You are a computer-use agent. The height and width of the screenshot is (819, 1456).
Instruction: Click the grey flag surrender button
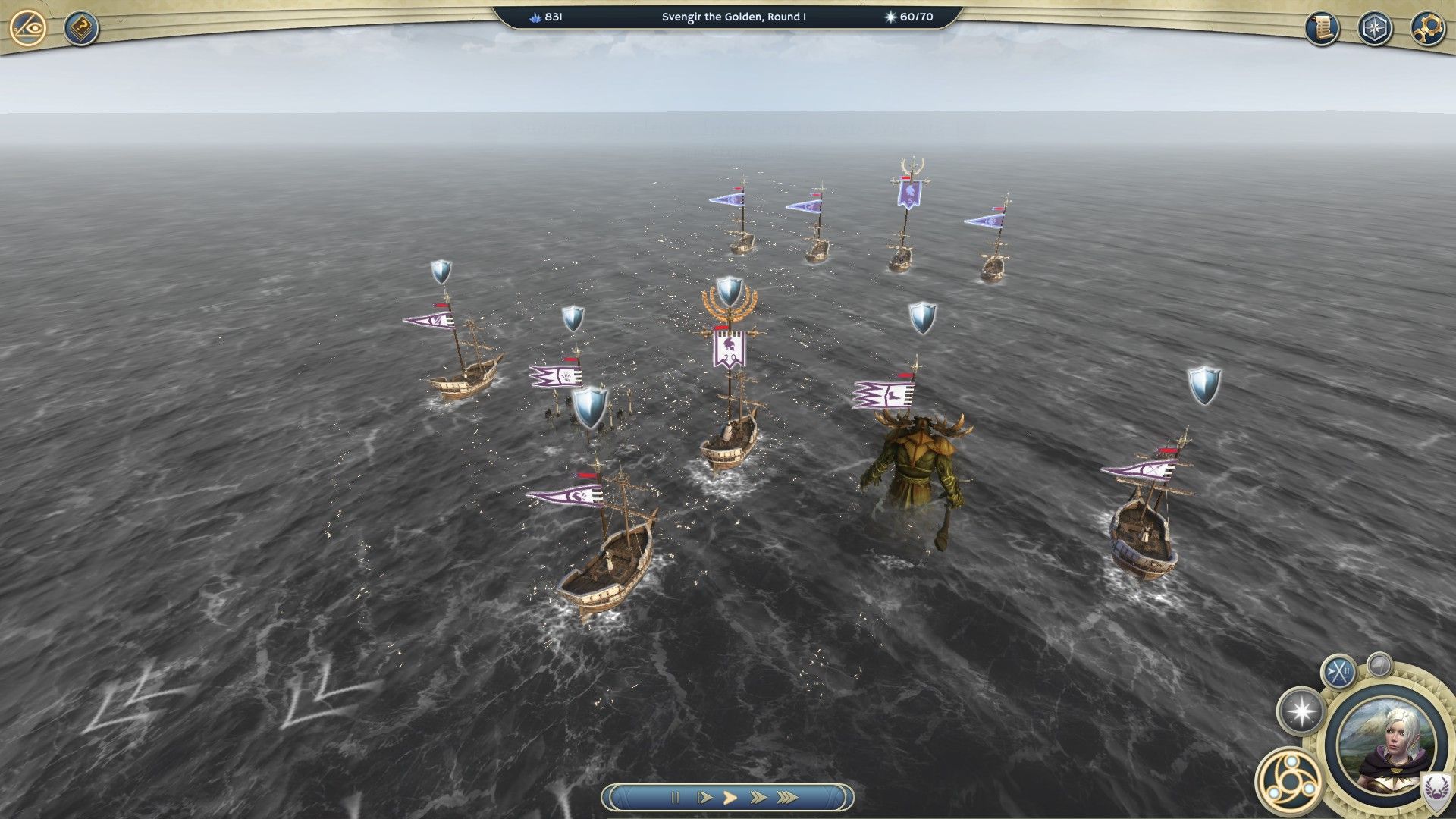point(1379,665)
